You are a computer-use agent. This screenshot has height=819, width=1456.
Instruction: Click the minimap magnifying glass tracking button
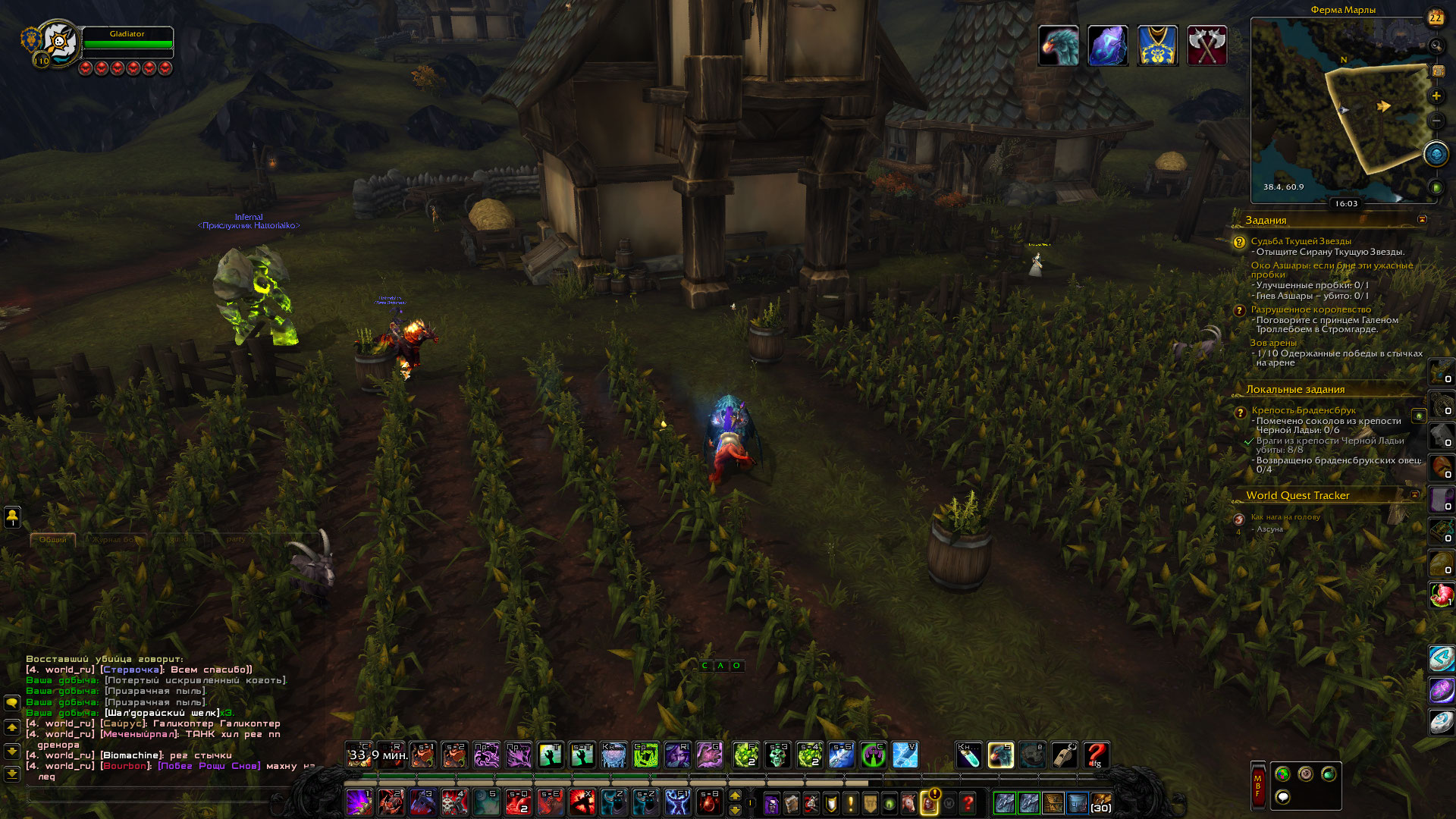[1436, 46]
